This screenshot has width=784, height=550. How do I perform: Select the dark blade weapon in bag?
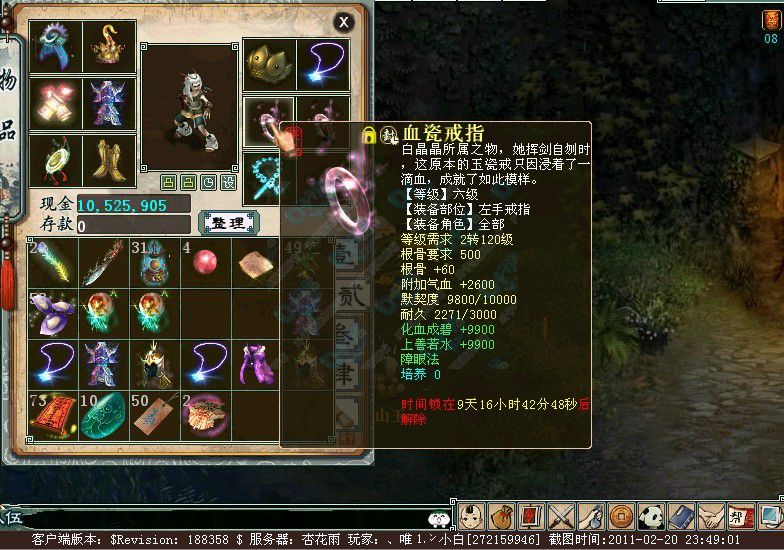click(x=104, y=261)
